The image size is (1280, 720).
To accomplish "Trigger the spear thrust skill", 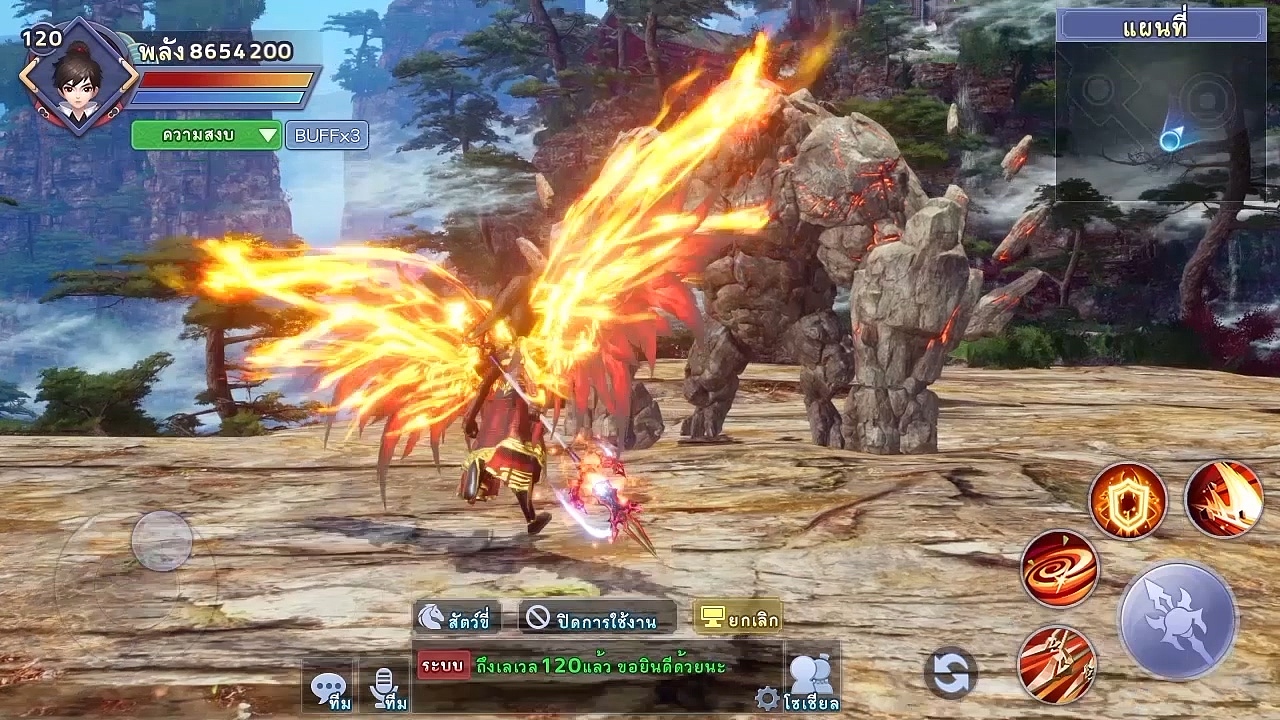I will coord(1056,664).
